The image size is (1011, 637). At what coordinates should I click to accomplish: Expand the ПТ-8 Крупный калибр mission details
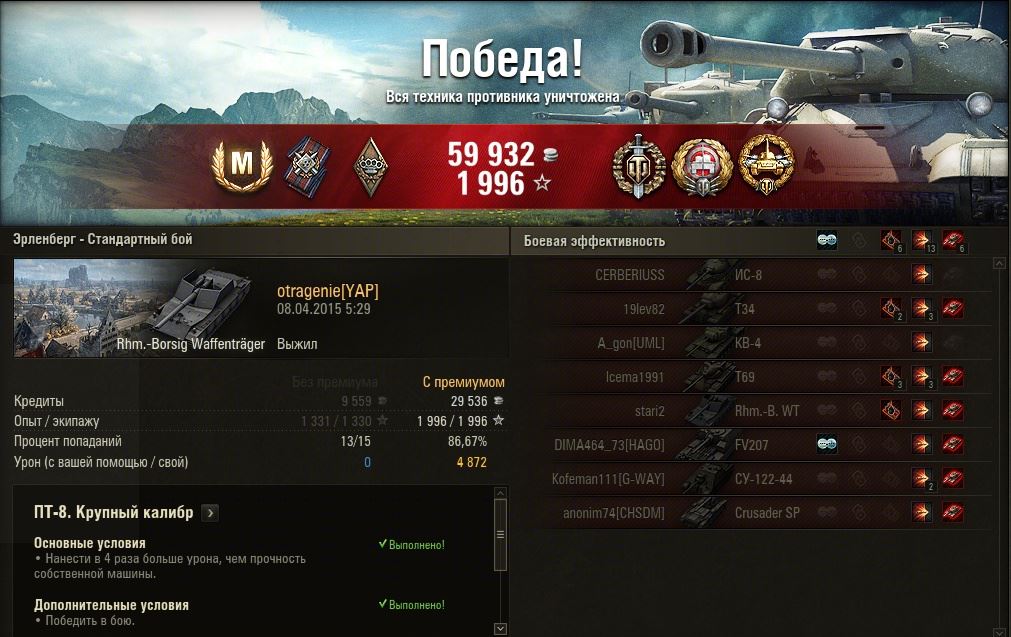pyautogui.click(x=210, y=513)
